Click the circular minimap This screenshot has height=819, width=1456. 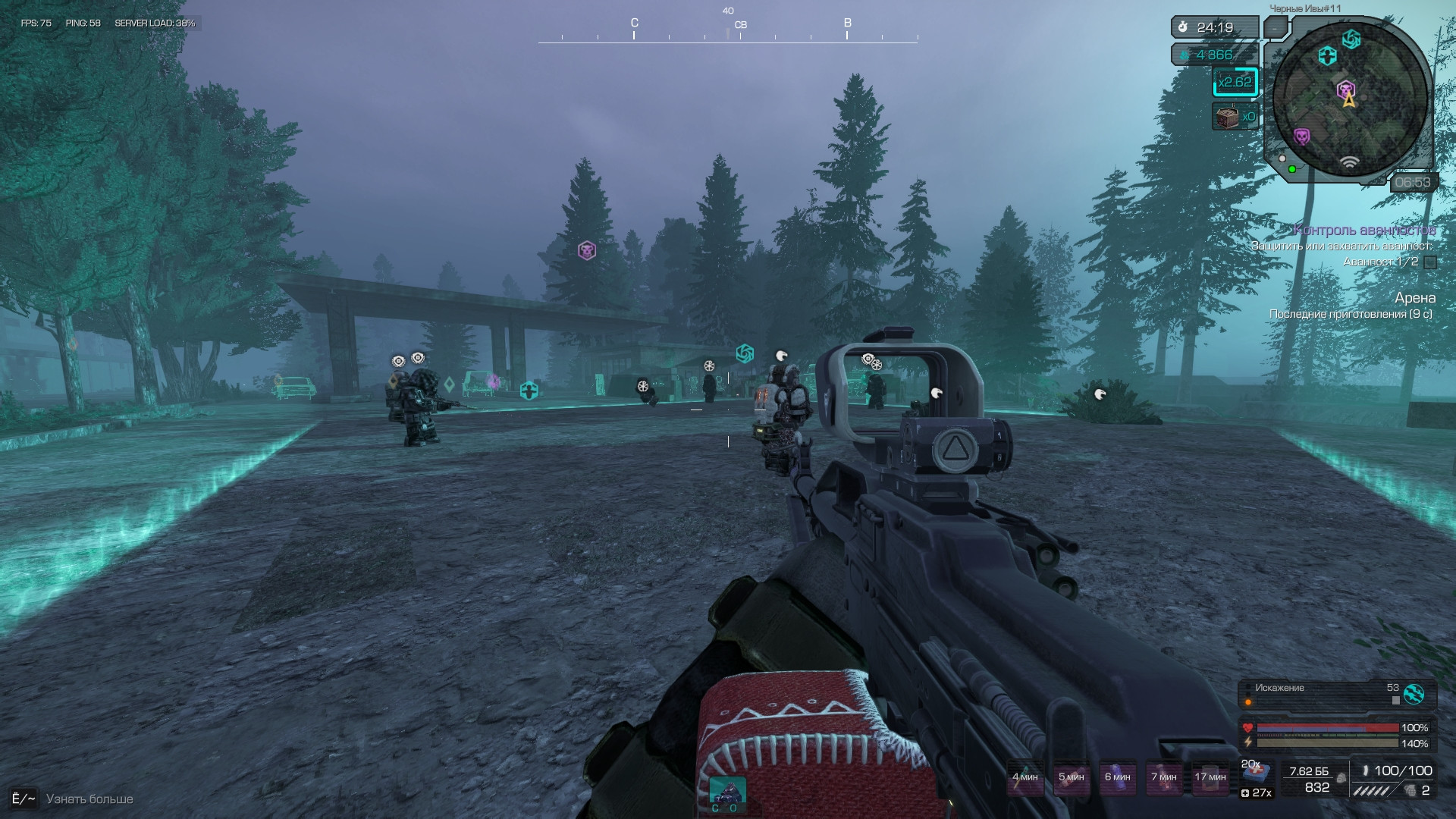coord(1350,99)
